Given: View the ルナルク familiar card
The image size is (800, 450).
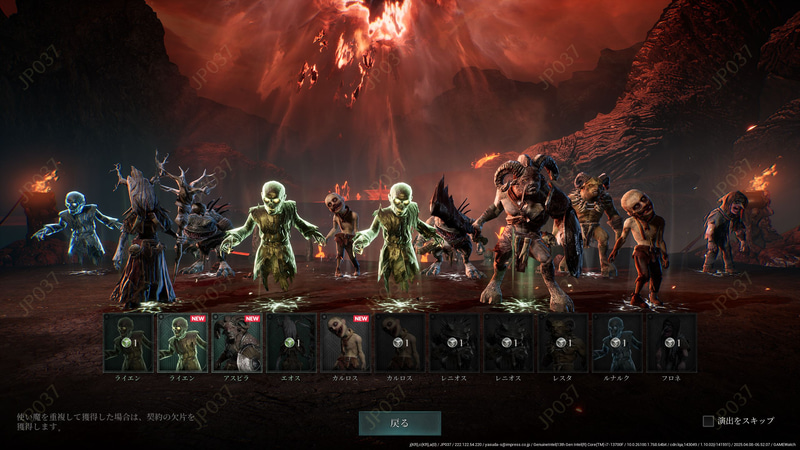Looking at the screenshot, I should (x=617, y=343).
